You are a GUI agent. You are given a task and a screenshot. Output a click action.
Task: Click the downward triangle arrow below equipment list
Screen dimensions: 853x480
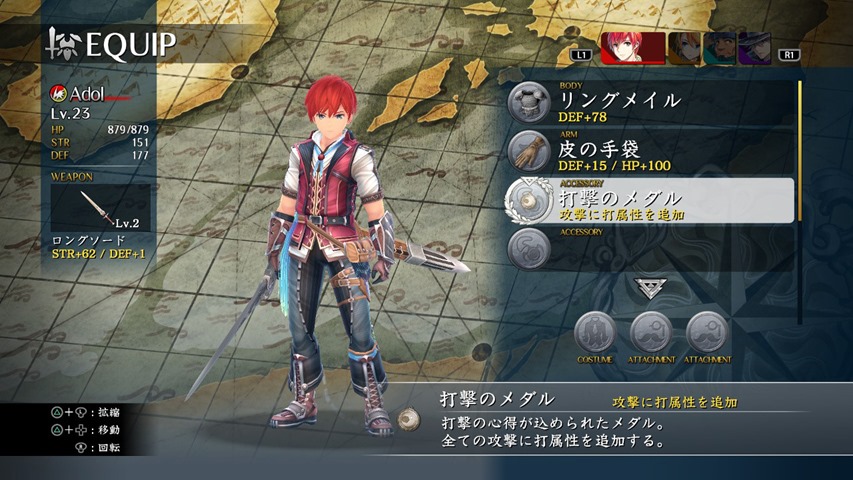pyautogui.click(x=650, y=288)
